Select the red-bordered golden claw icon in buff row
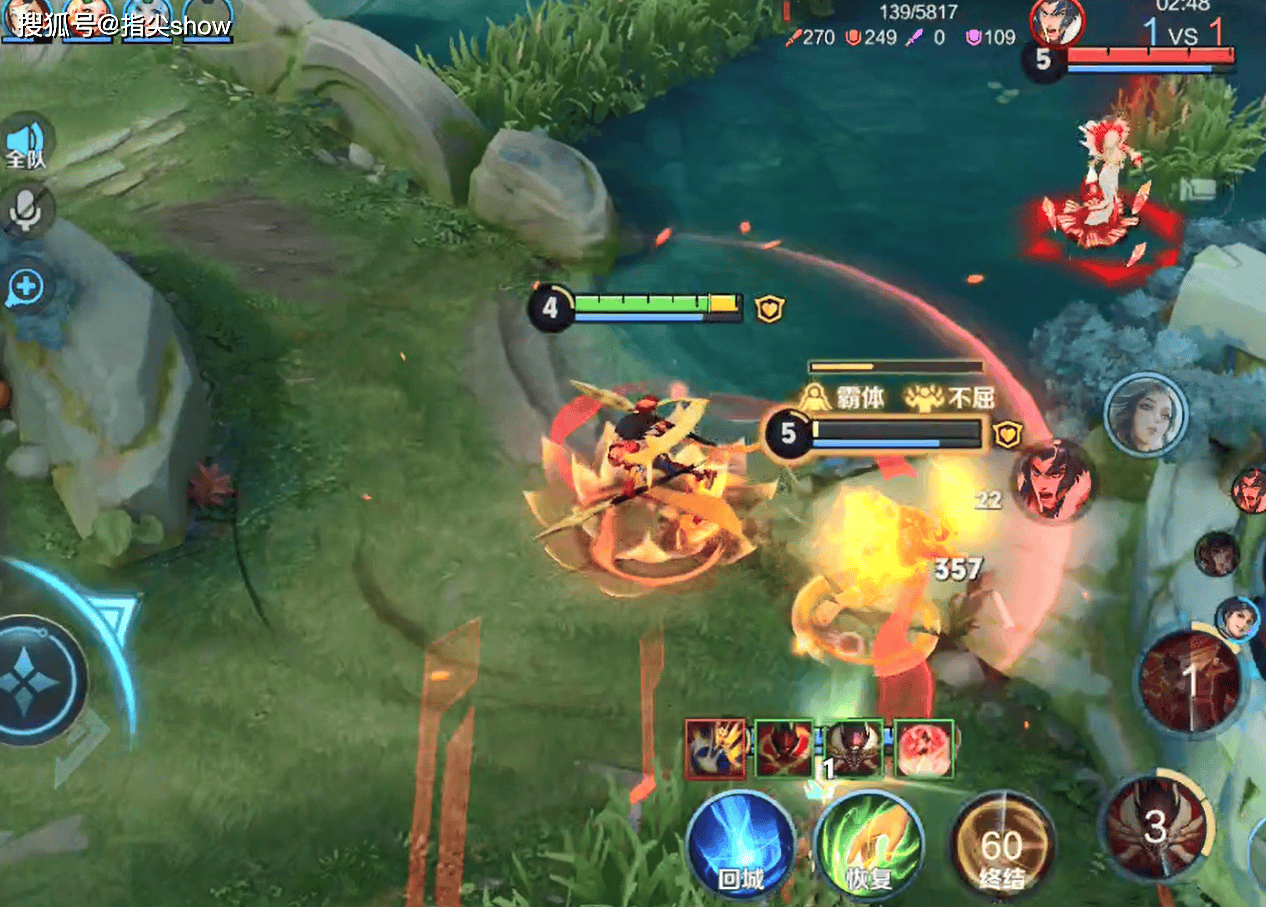 tap(715, 748)
